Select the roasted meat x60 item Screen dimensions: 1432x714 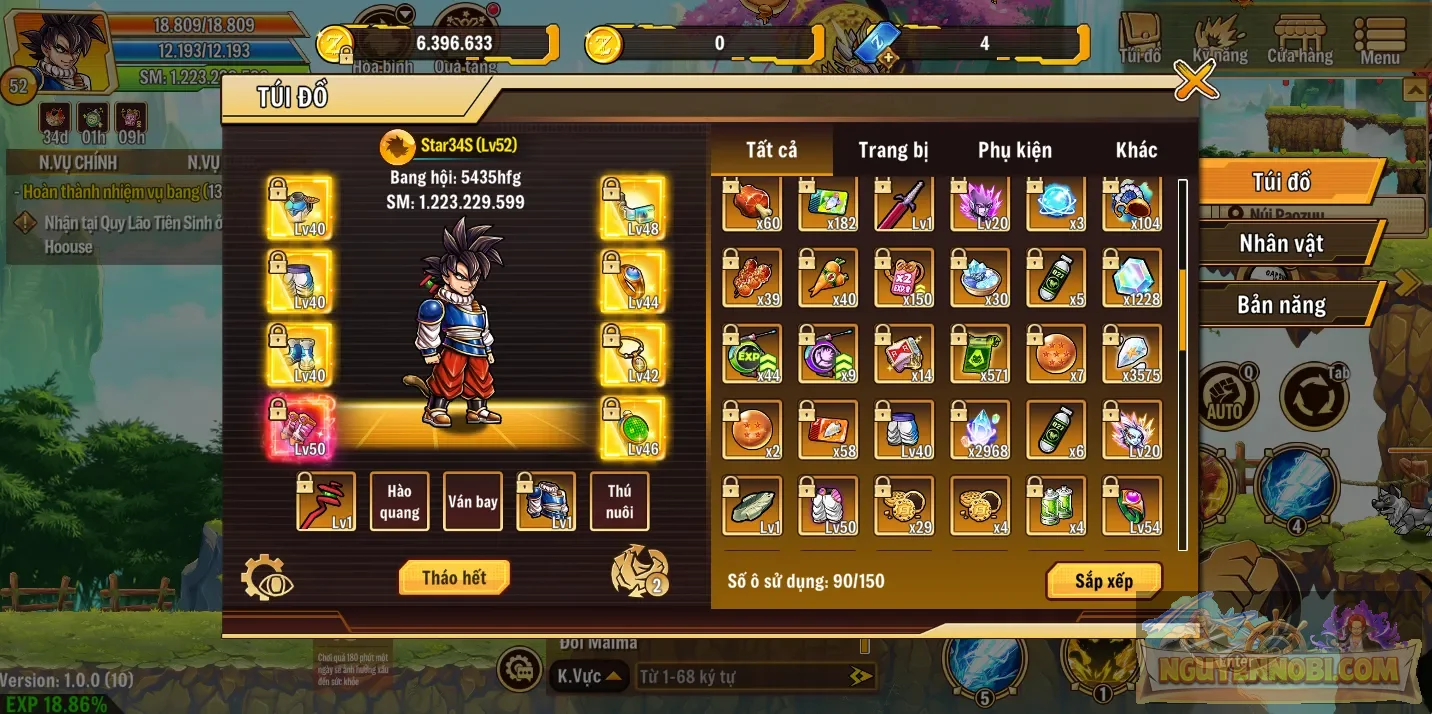[753, 204]
